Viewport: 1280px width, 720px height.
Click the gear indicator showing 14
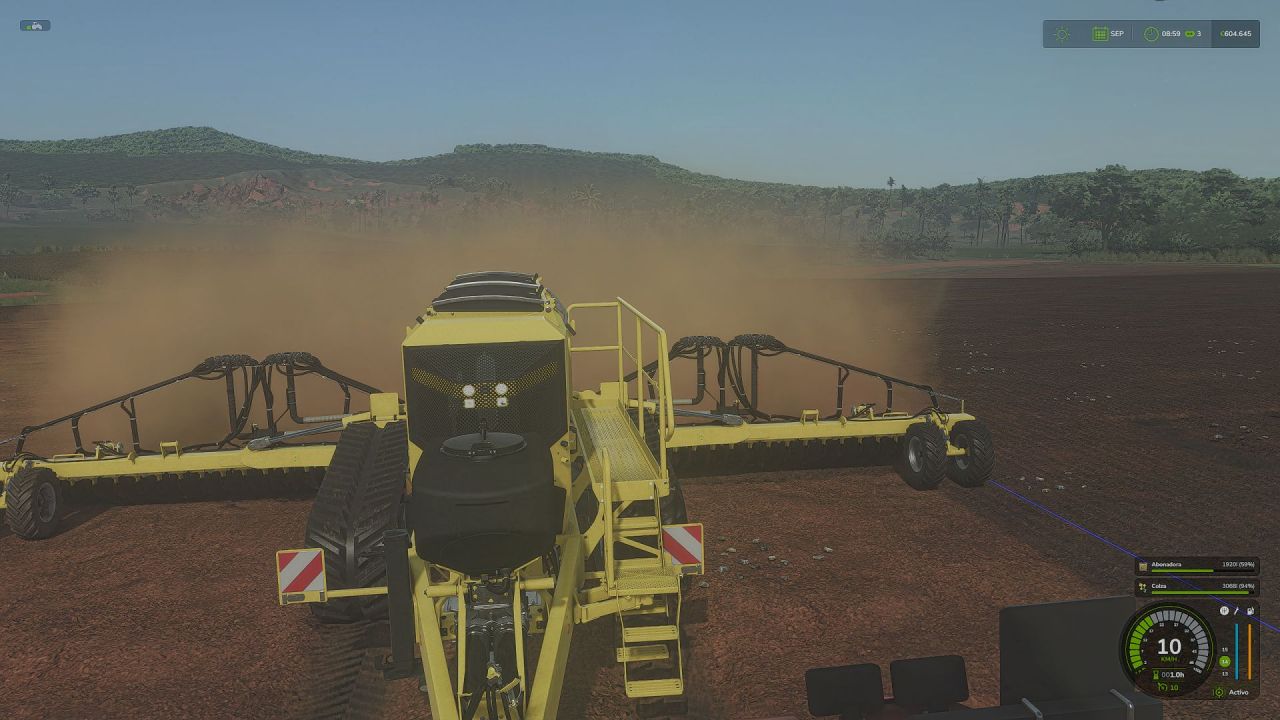(x=1224, y=660)
